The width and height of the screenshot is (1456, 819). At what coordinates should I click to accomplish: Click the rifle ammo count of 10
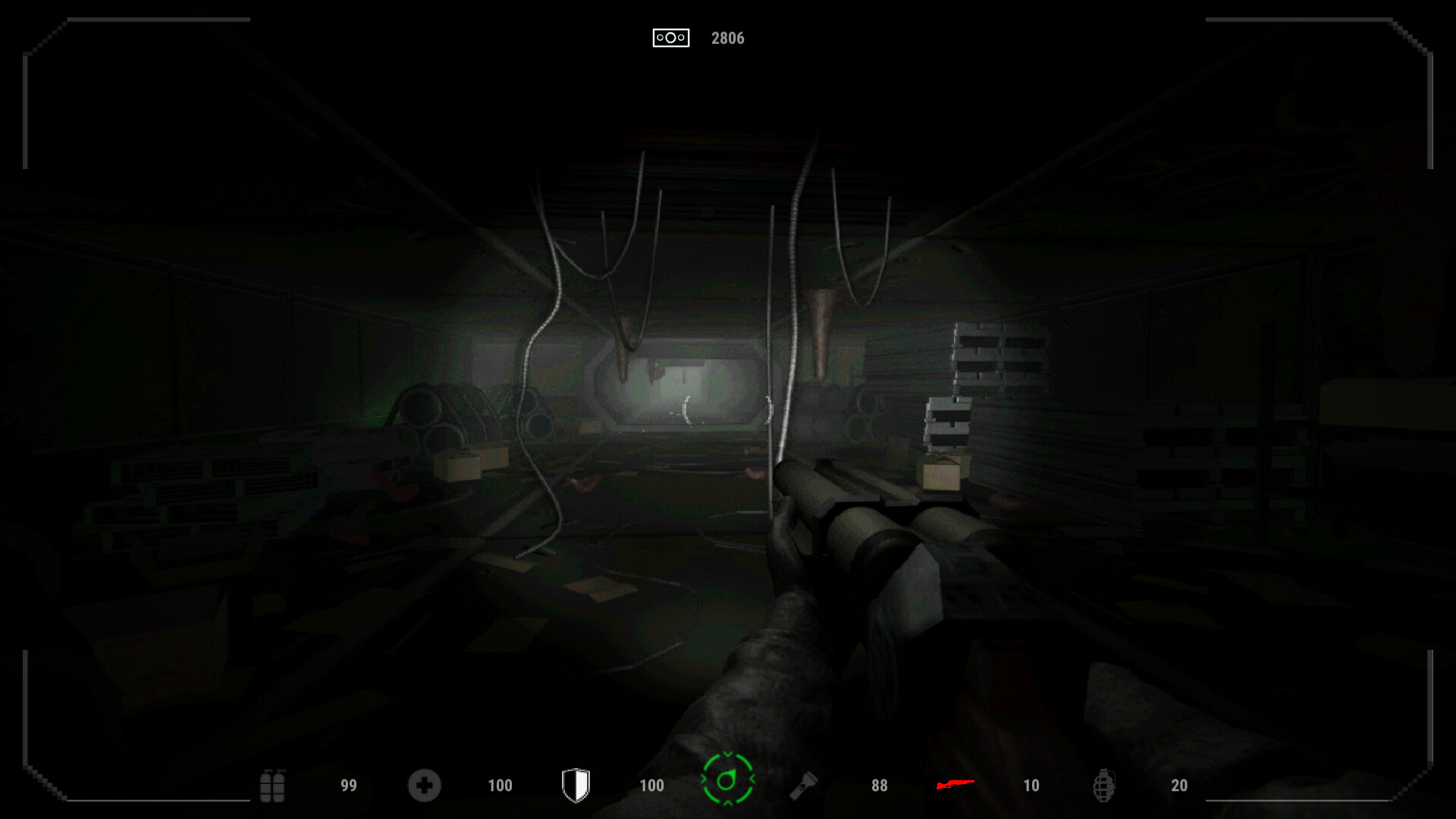1031,785
